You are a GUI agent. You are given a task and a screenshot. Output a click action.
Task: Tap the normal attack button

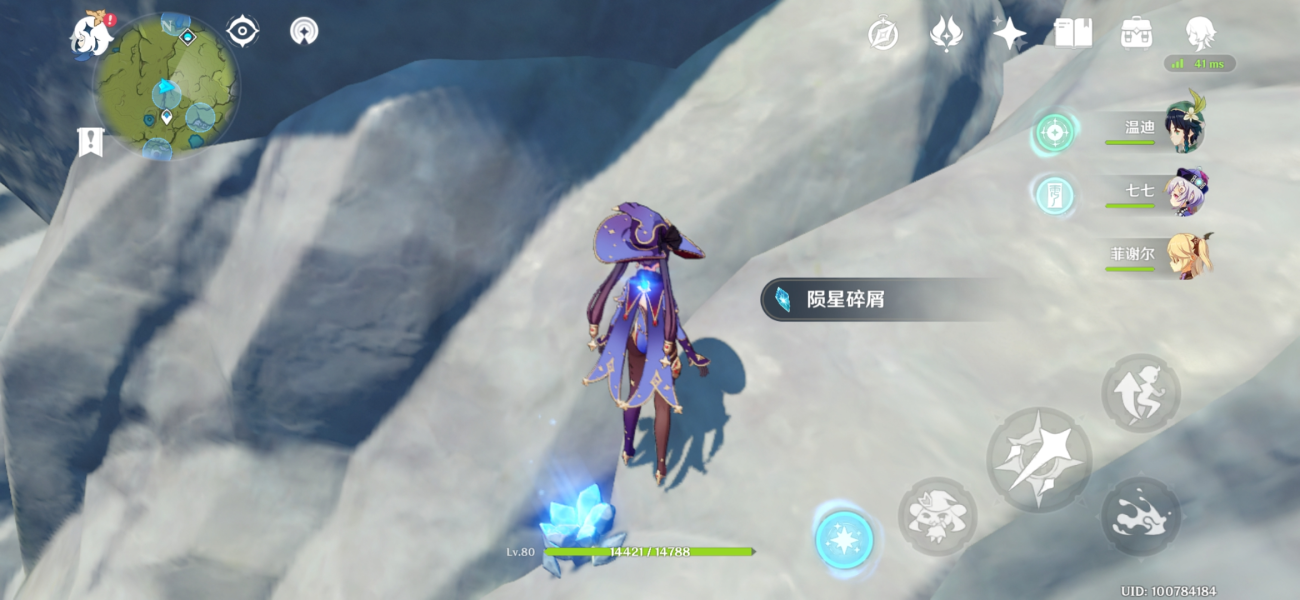pos(1038,460)
